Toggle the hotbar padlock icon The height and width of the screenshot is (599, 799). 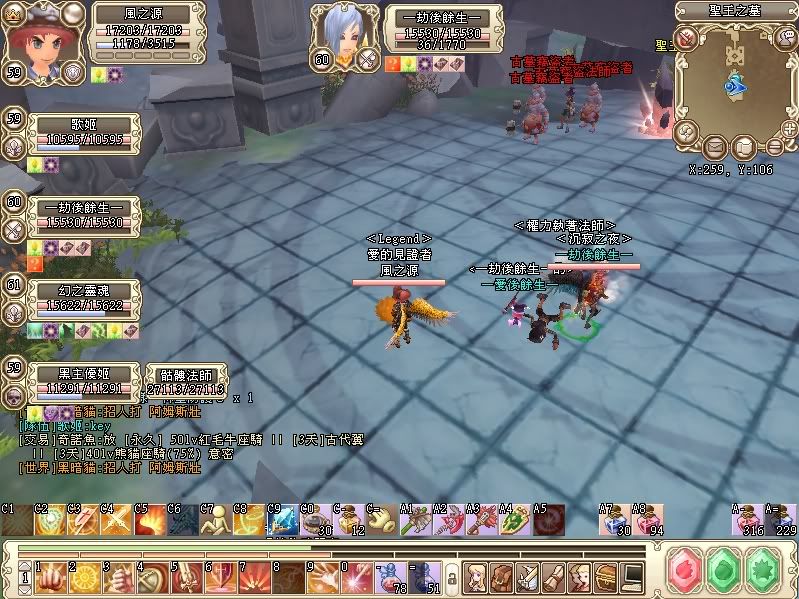click(451, 577)
